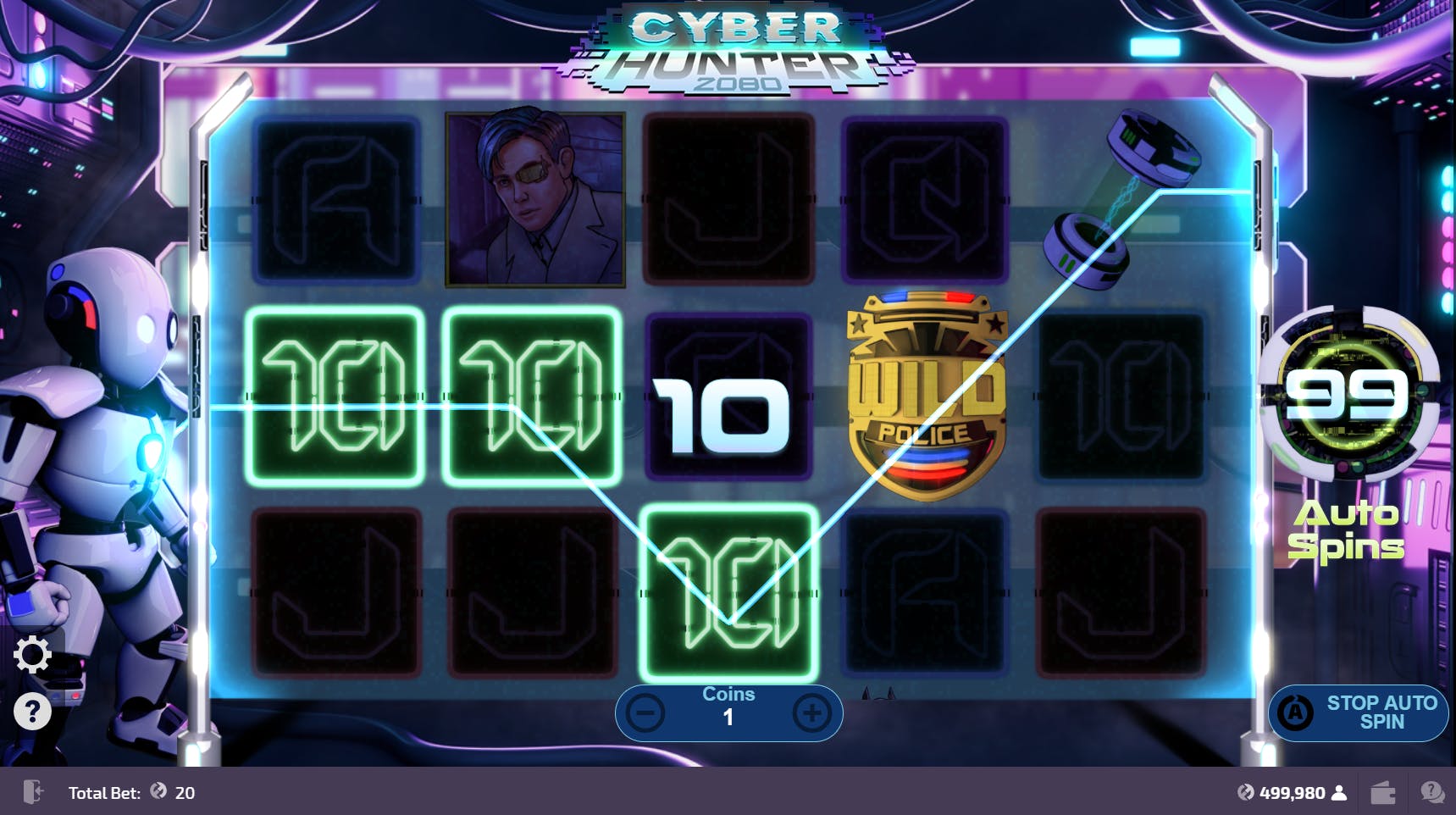Click the 99 auto spins counter button

pyautogui.click(x=1347, y=395)
